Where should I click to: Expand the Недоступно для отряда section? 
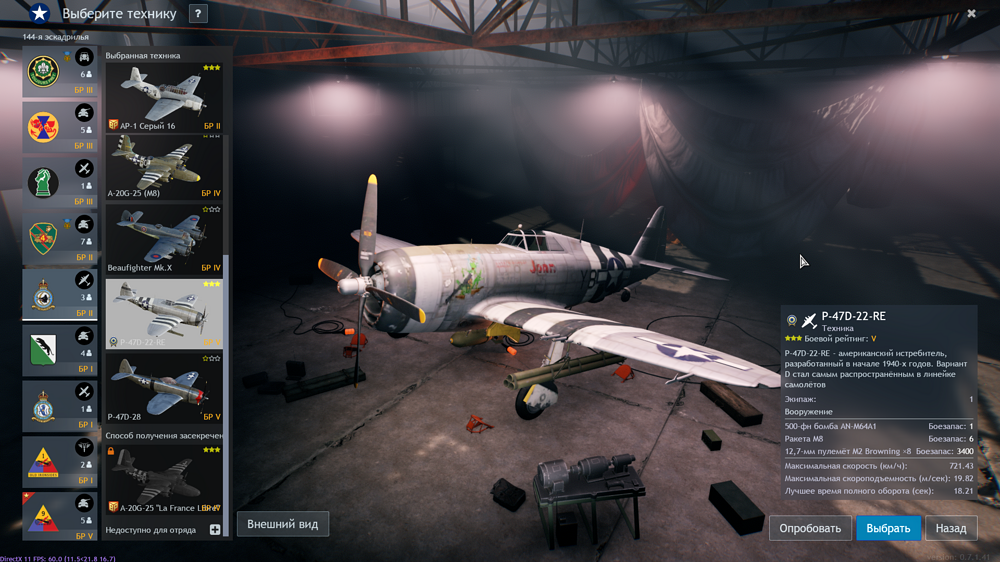pyautogui.click(x=214, y=529)
